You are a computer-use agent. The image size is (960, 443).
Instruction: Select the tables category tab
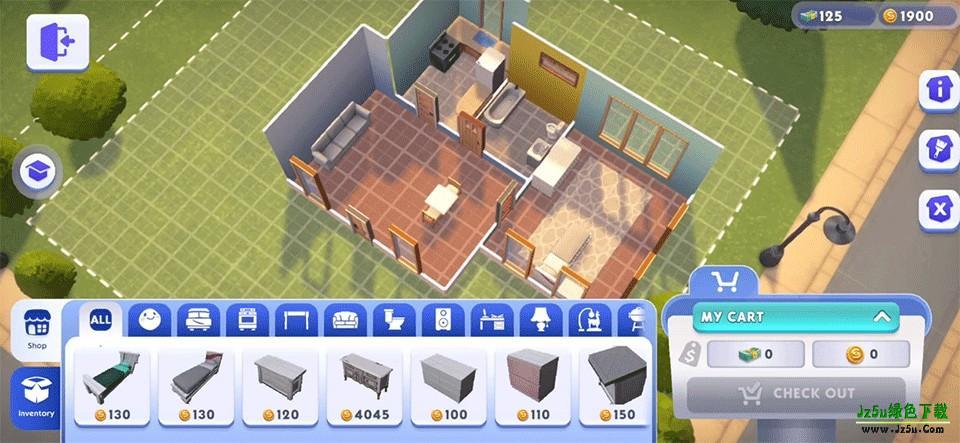click(x=296, y=320)
